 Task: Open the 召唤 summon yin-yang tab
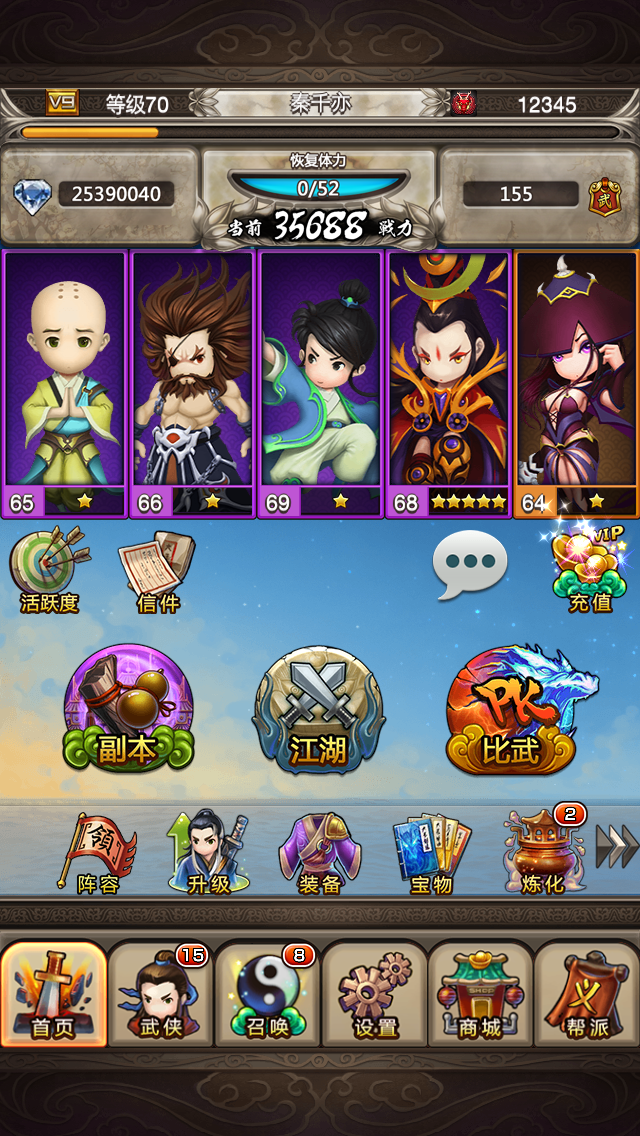coord(268,994)
